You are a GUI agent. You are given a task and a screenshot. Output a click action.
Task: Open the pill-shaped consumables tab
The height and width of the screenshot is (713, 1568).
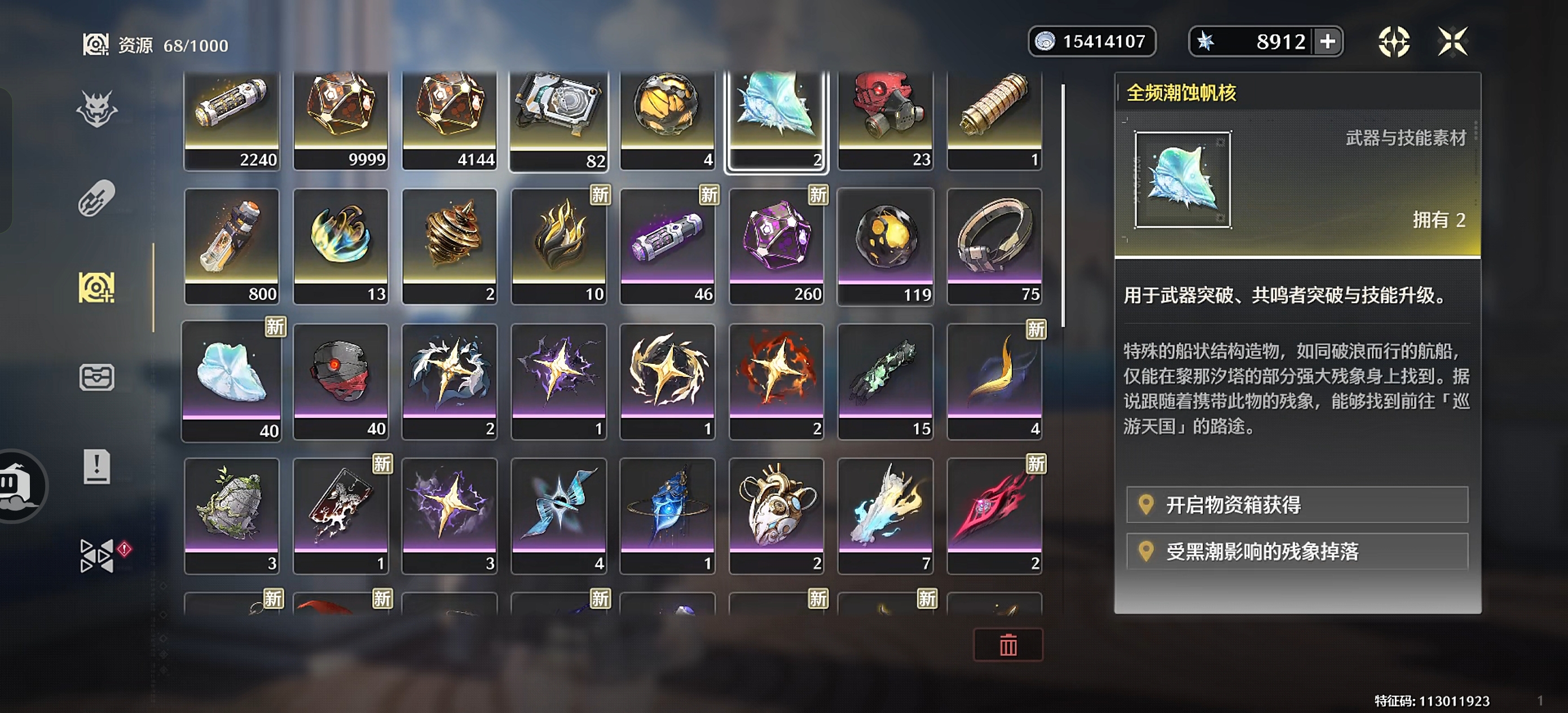coord(97,199)
